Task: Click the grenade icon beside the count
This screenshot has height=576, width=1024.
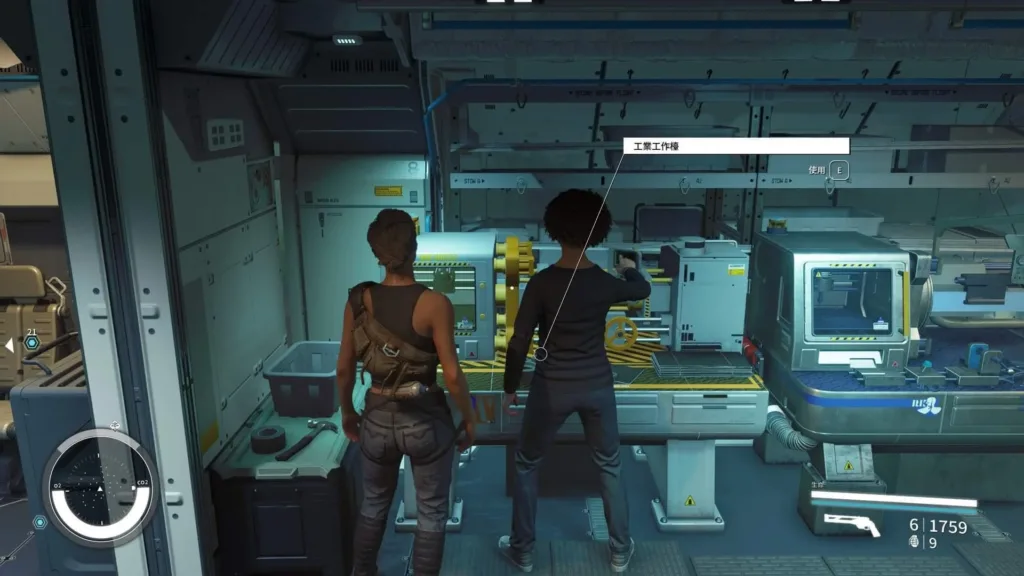Action: click(913, 543)
